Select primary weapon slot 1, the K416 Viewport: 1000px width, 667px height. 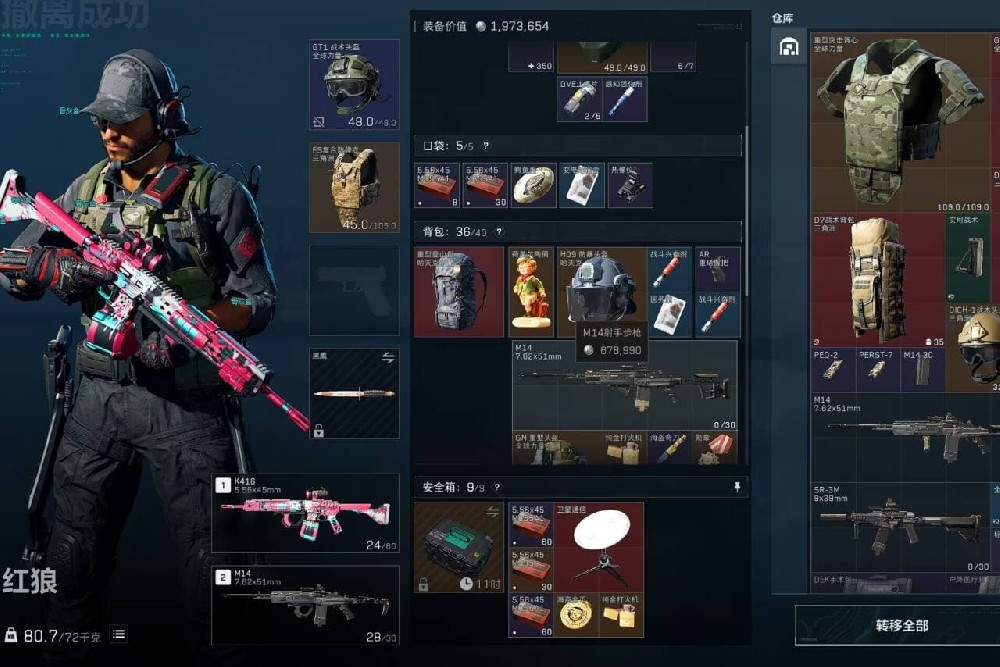(305, 512)
